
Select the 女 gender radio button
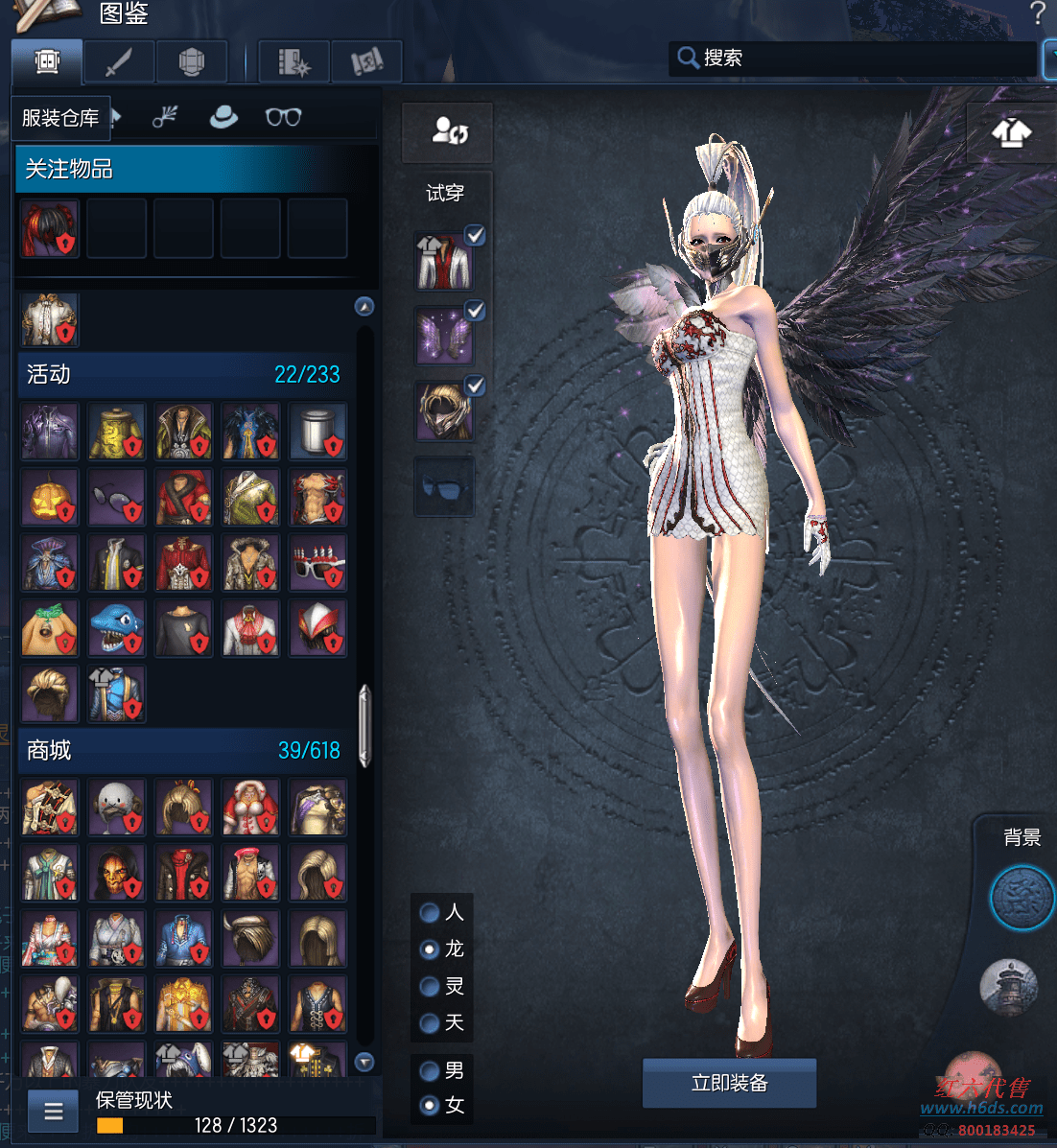pos(431,1106)
